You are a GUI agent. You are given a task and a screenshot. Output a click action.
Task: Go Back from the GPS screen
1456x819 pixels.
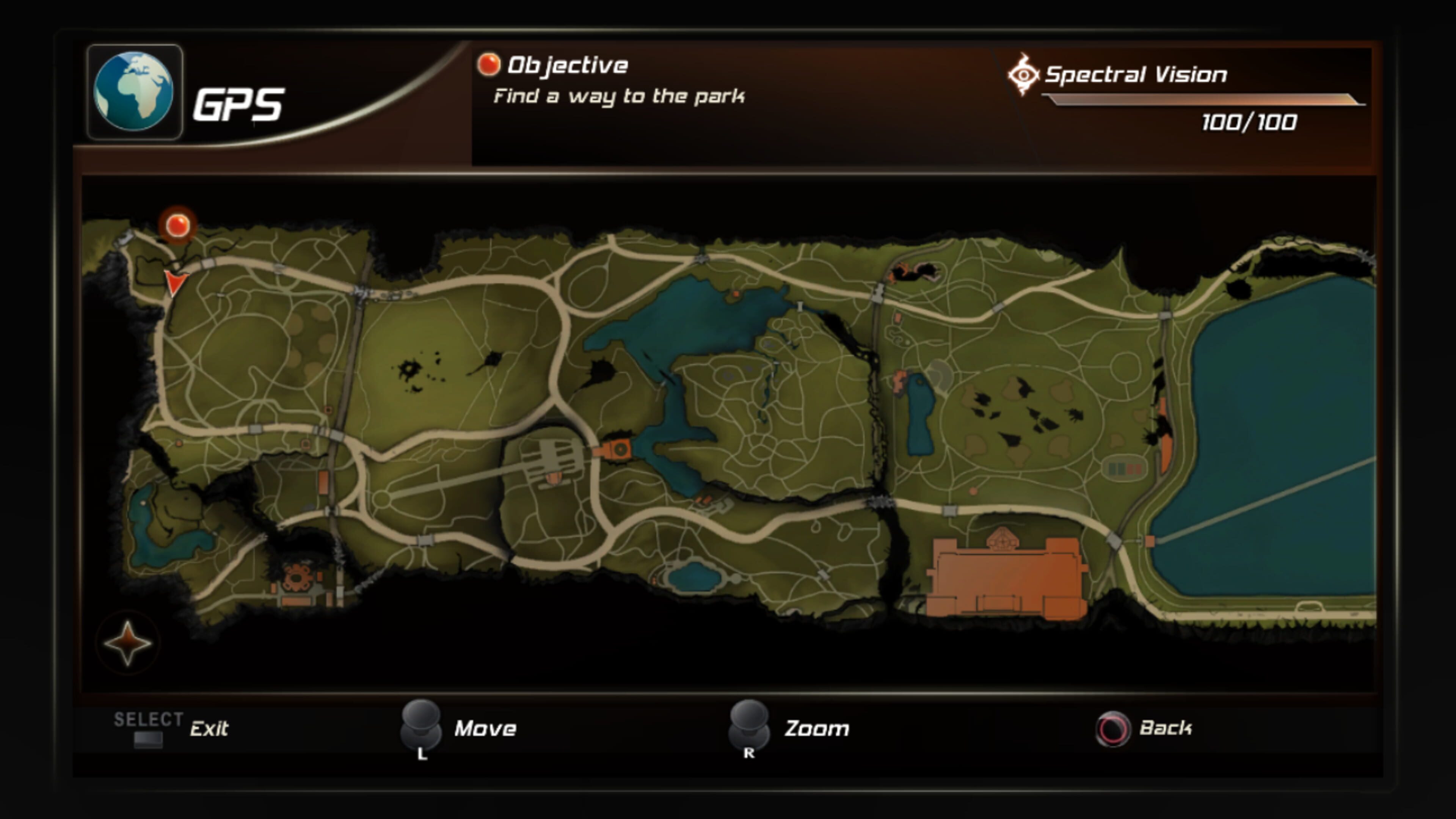tap(1164, 728)
